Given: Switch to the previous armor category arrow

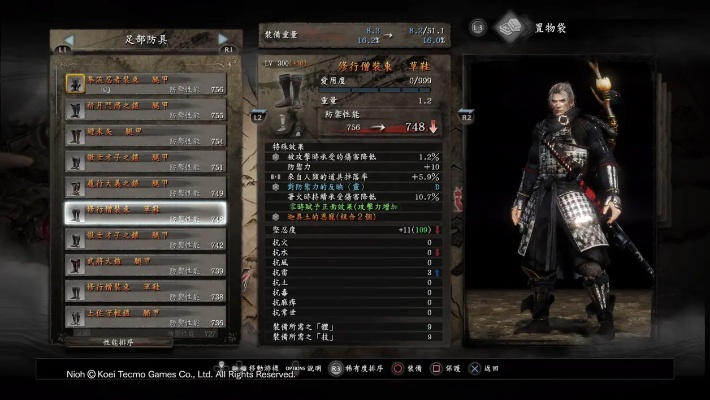Looking at the screenshot, I should [64, 39].
